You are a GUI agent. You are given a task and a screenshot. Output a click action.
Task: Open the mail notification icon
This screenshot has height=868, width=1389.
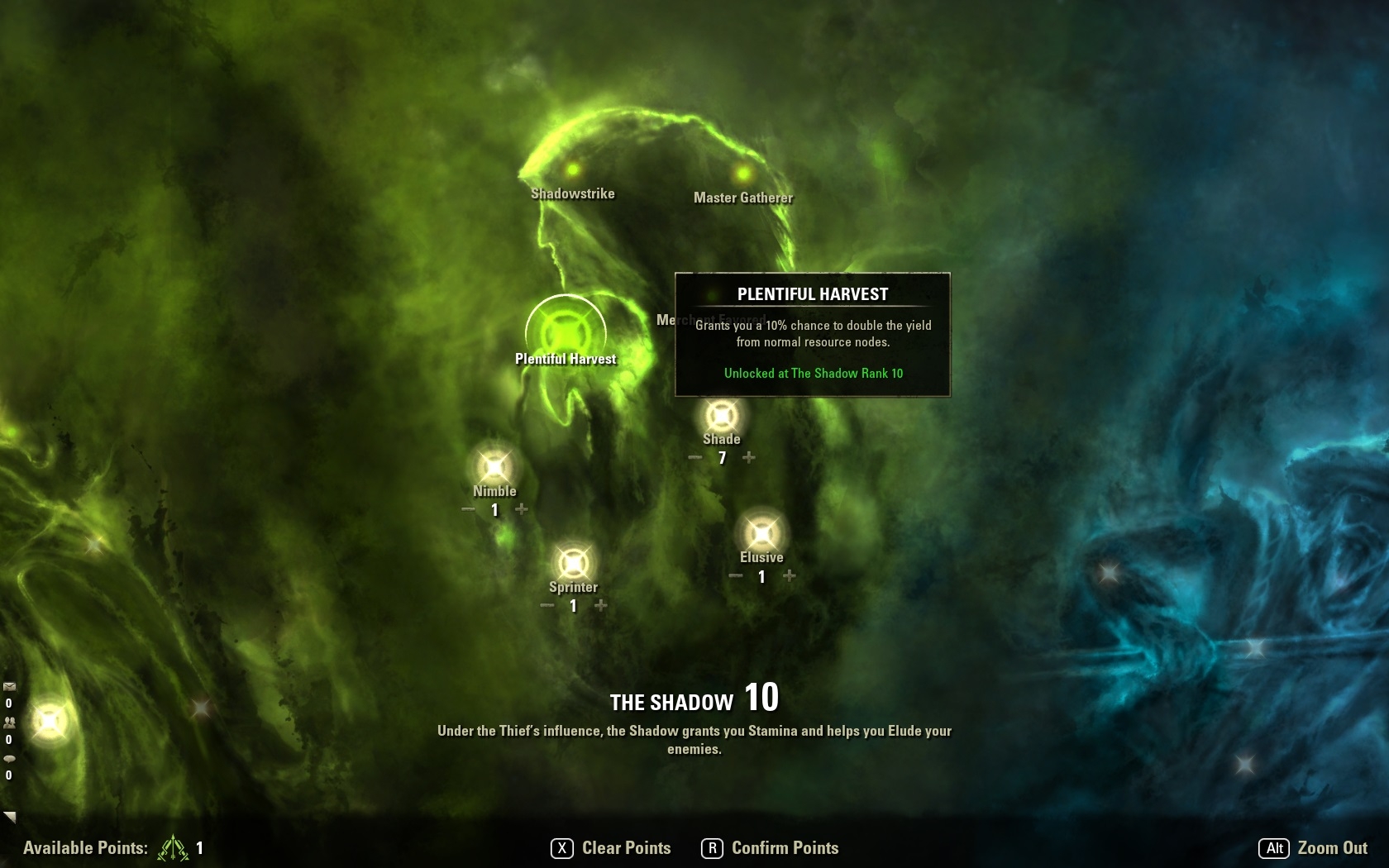[x=9, y=686]
